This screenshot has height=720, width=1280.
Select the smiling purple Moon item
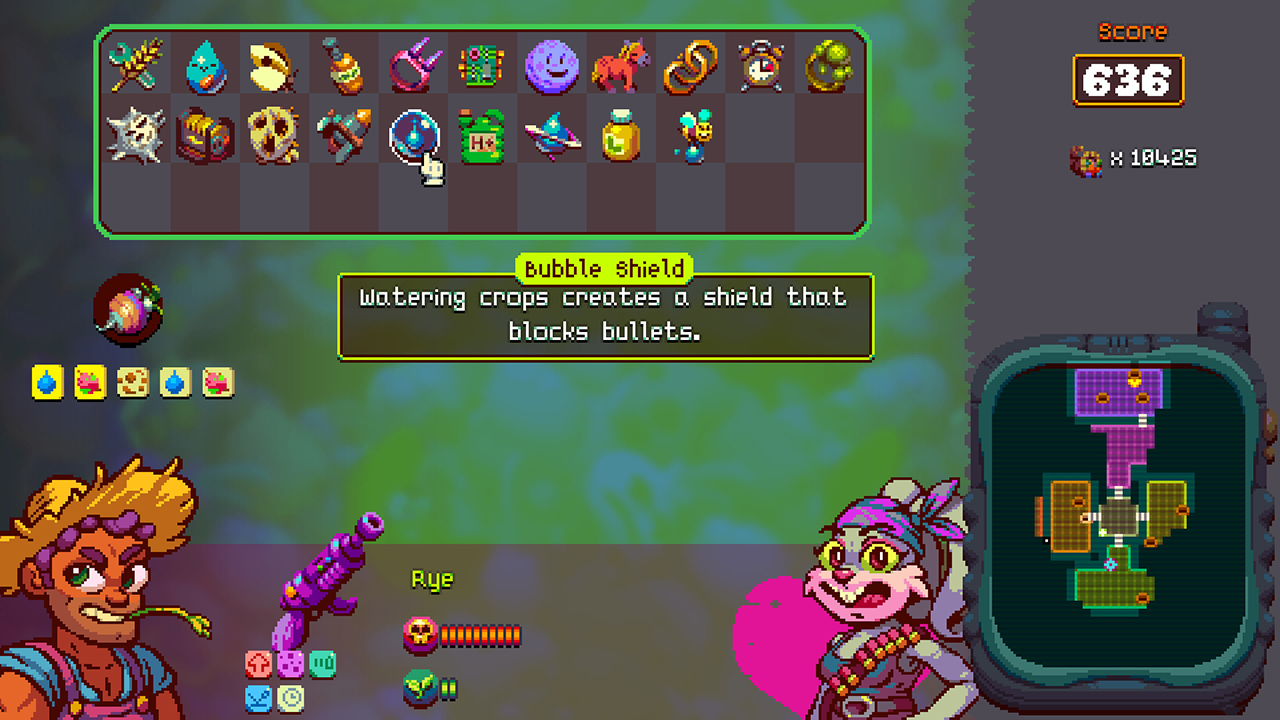pos(553,66)
